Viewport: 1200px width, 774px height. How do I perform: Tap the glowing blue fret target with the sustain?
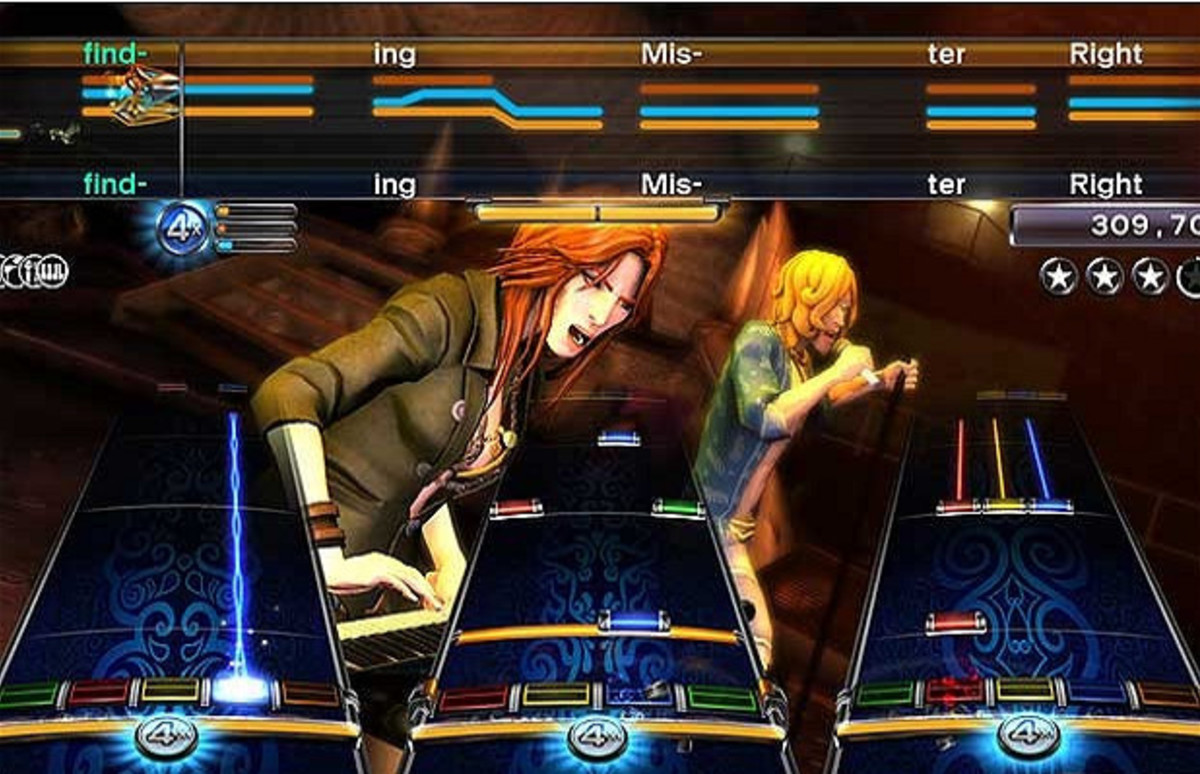(240, 690)
